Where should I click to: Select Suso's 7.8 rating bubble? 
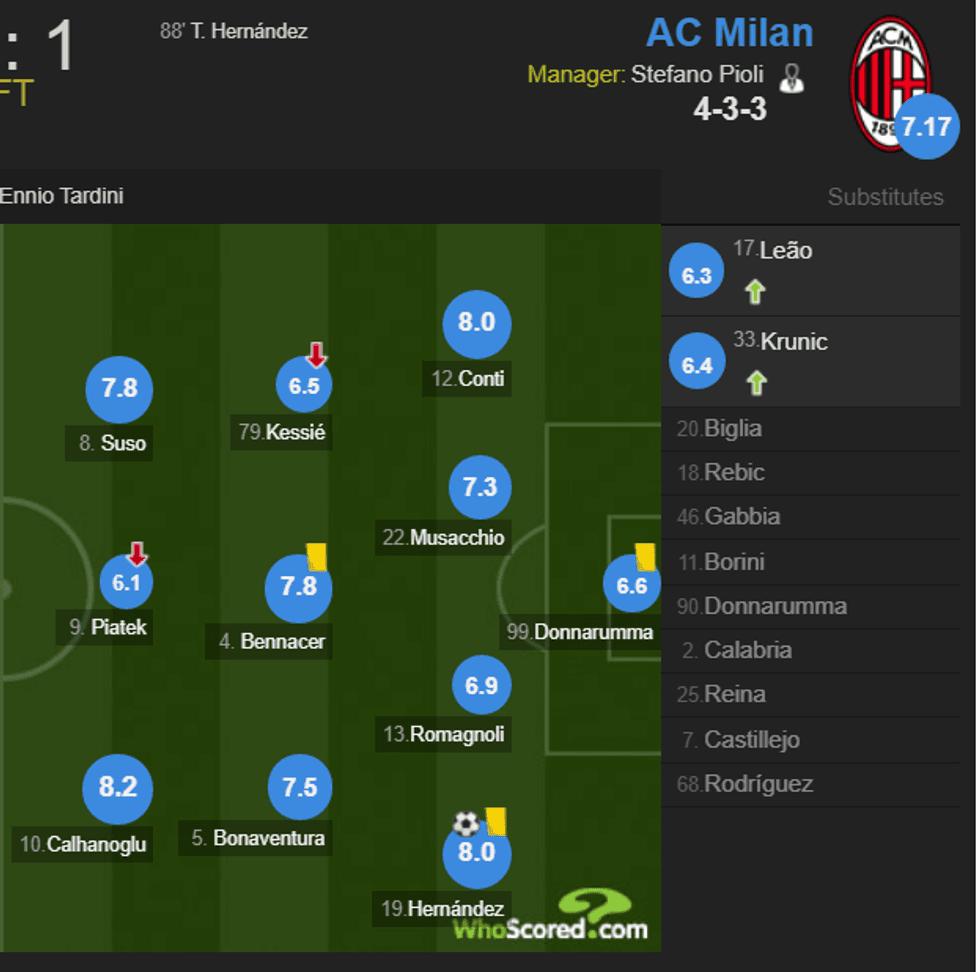point(119,388)
